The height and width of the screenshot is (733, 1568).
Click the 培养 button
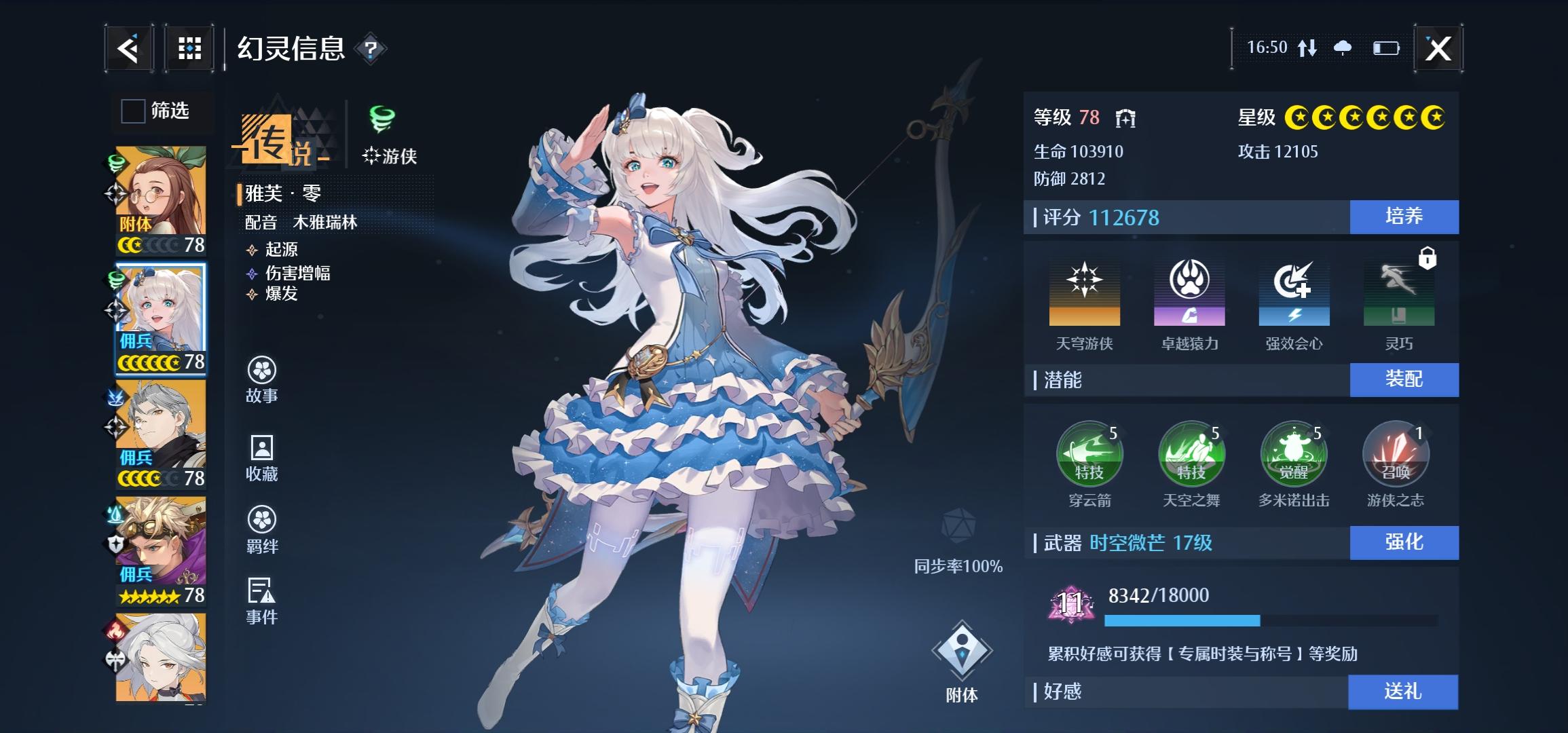[1404, 217]
